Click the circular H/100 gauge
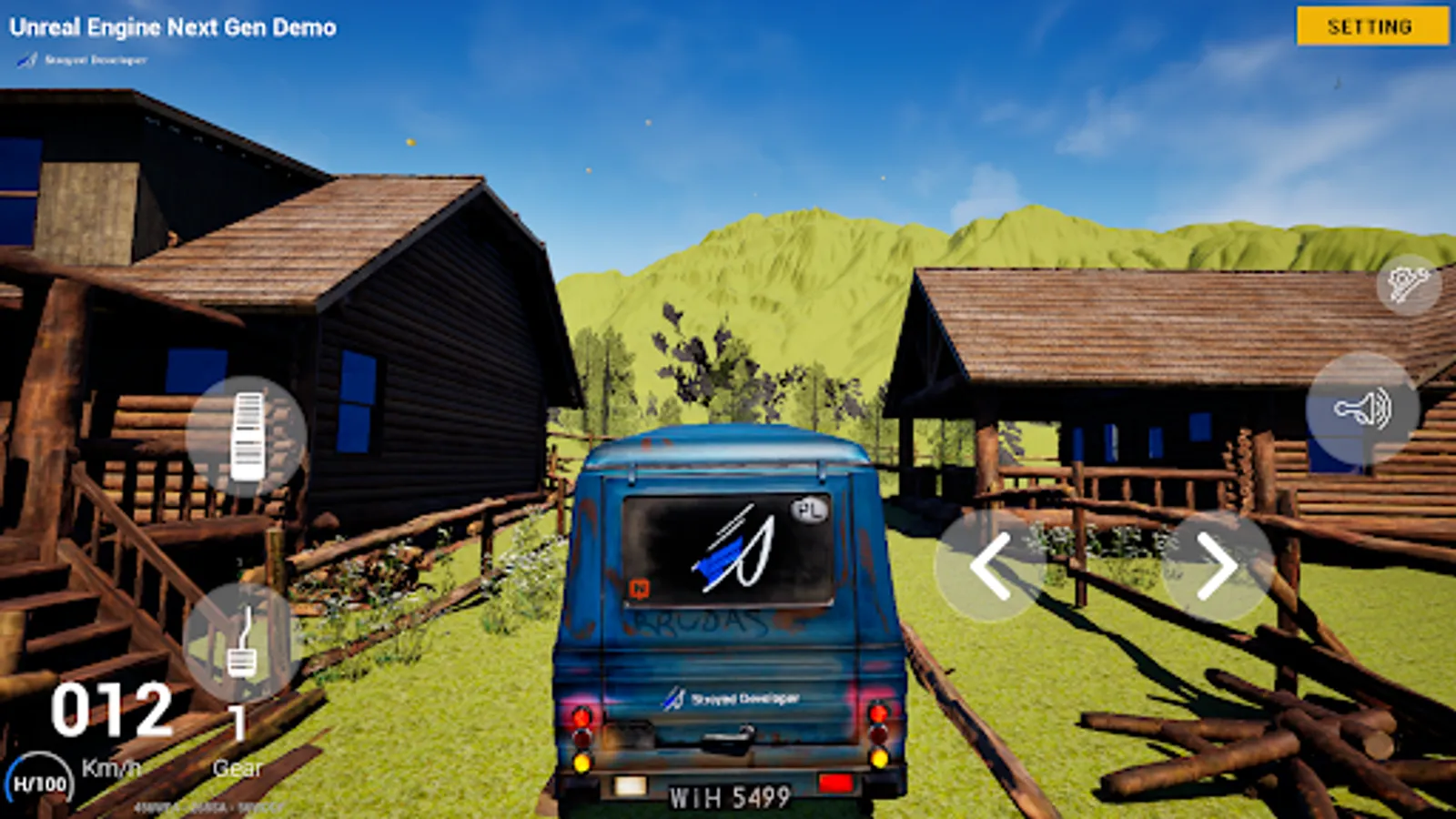 tap(39, 784)
